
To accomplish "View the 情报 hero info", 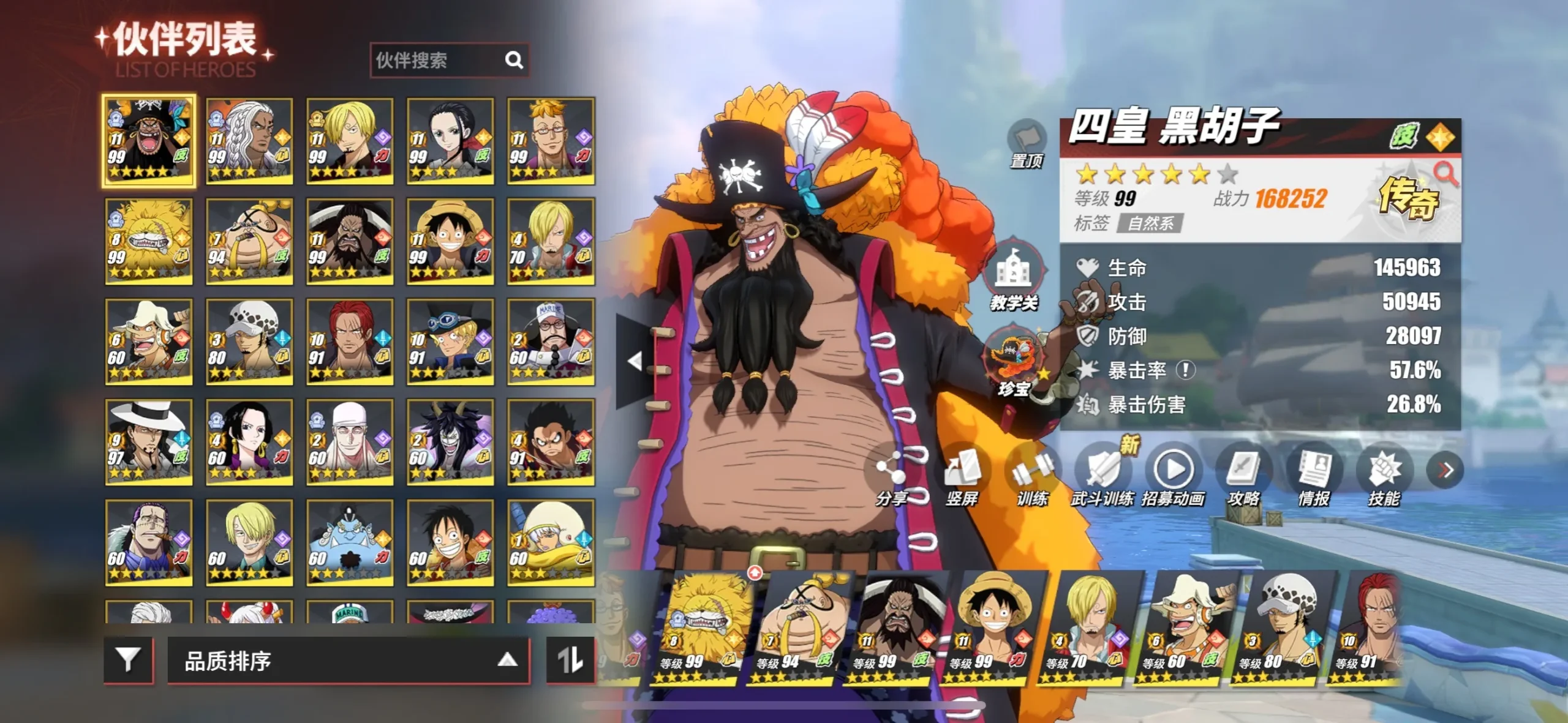I will tap(1314, 478).
